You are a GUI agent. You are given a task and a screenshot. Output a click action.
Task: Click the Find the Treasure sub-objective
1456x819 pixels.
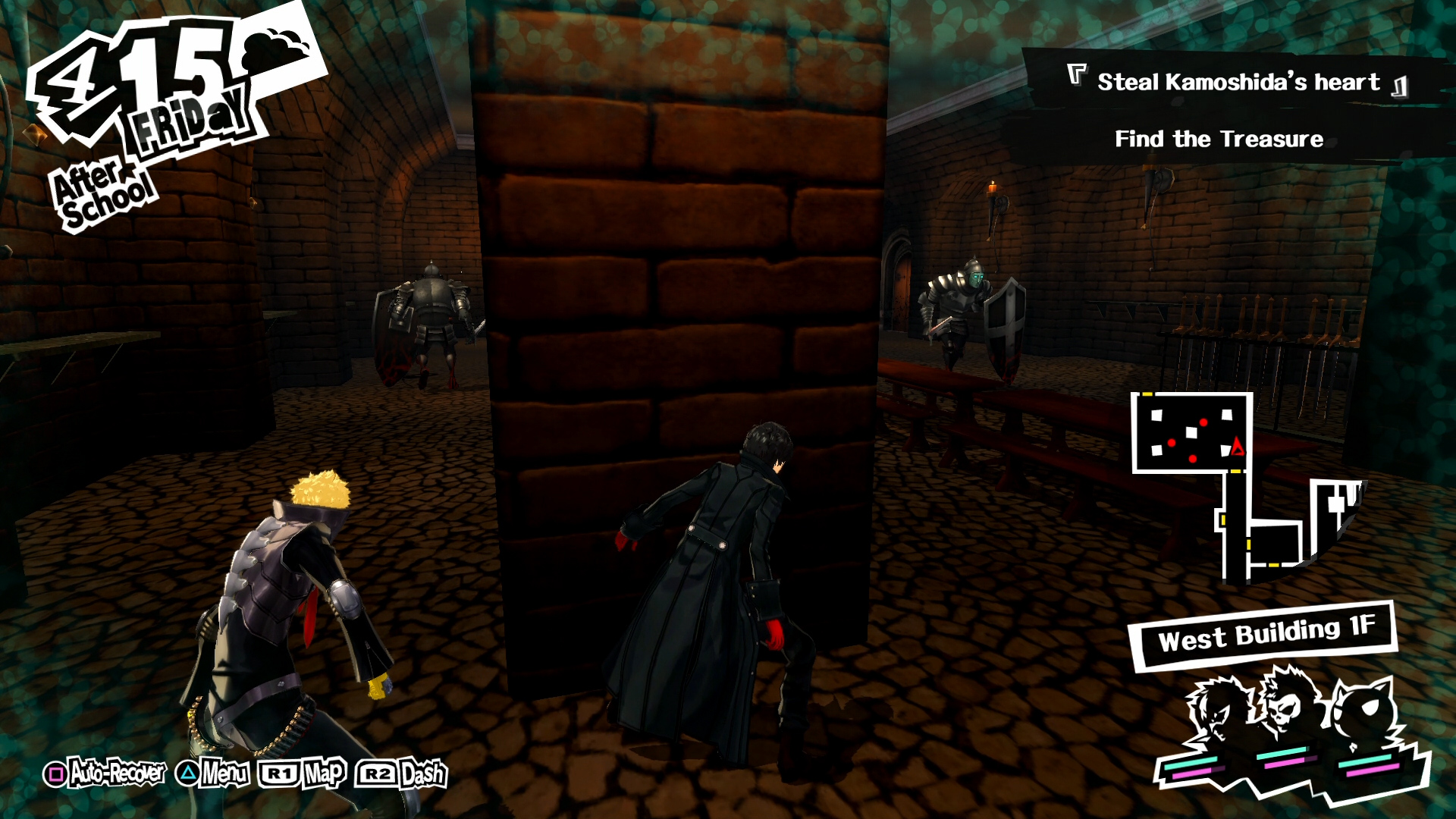1219,140
